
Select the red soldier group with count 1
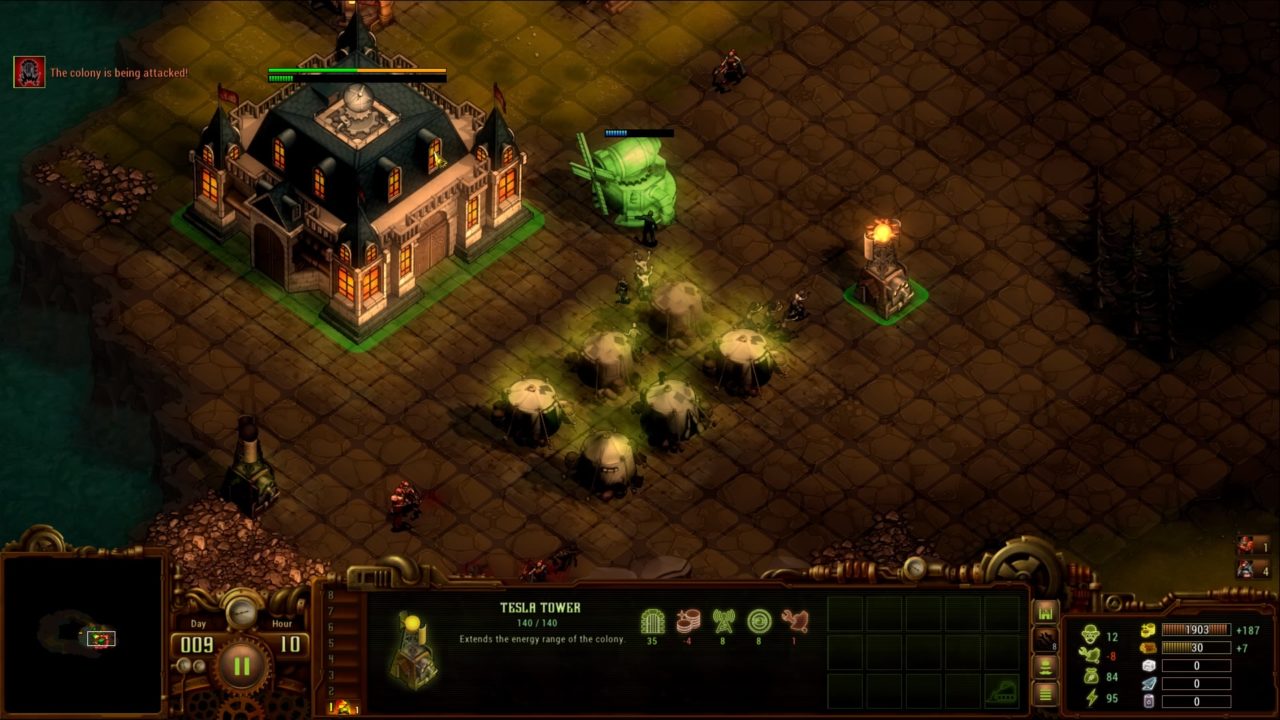click(1252, 546)
